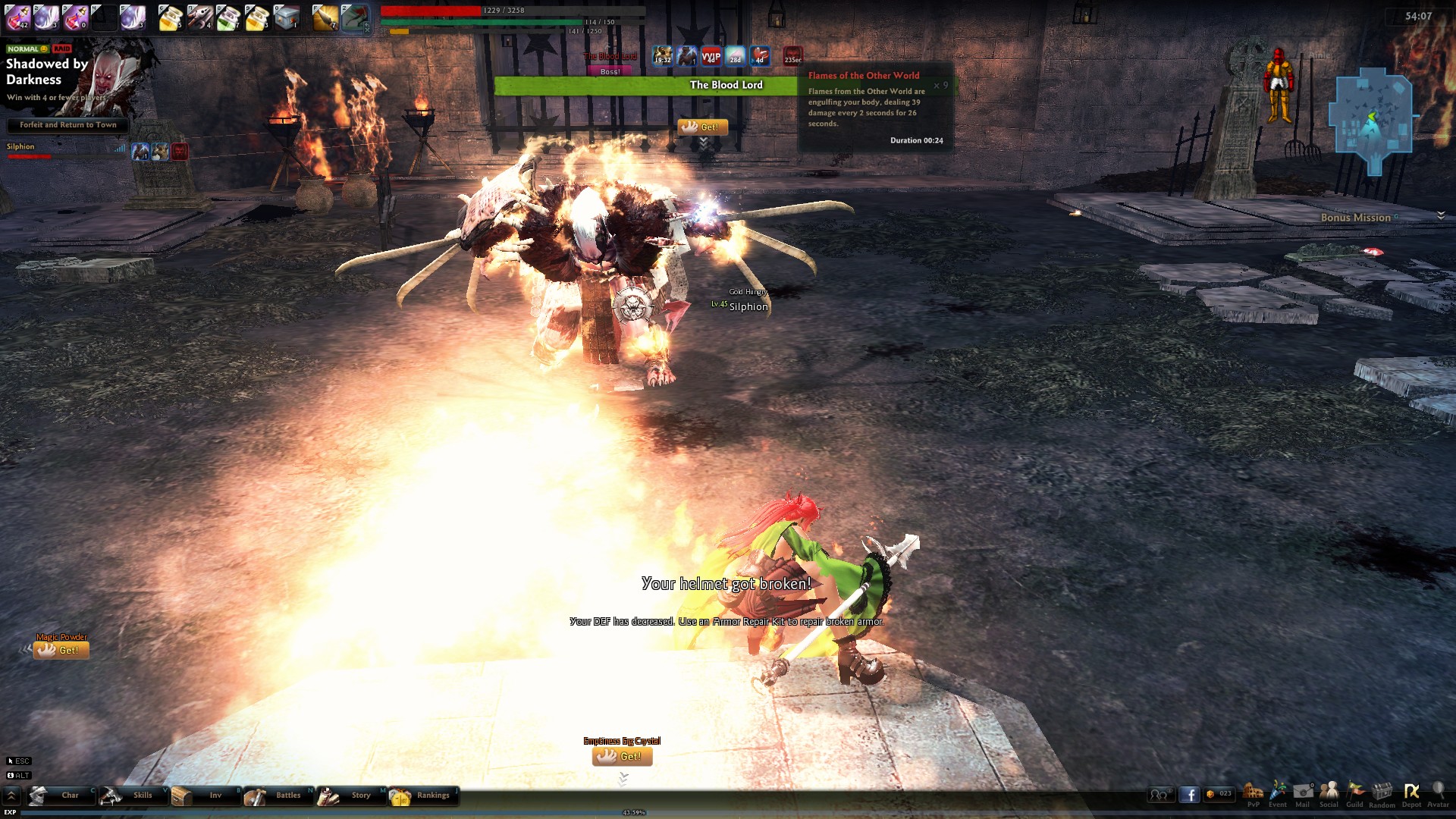This screenshot has height=819, width=1456.
Task: Open the Battles menu
Action: click(x=278, y=795)
